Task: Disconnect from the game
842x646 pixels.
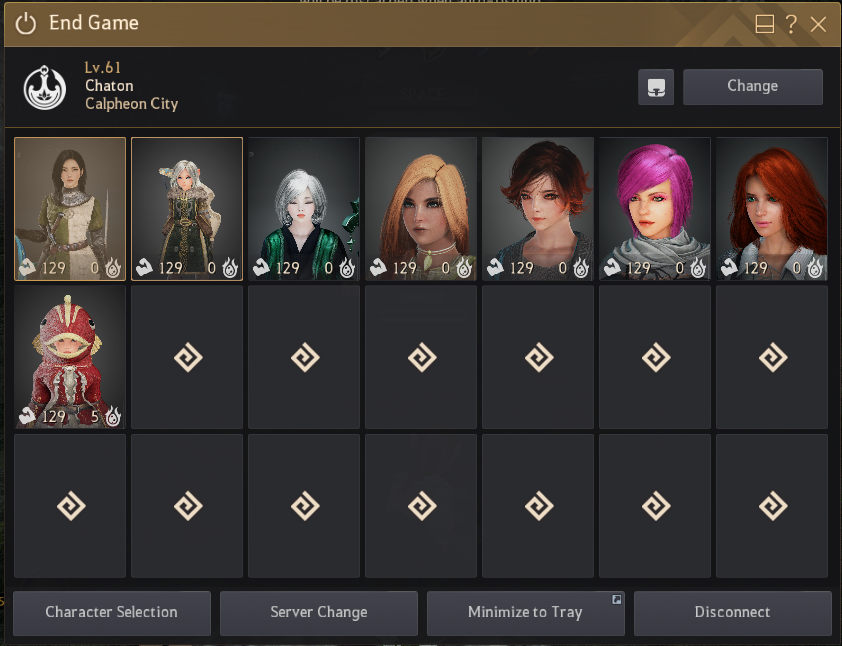Action: tap(732, 612)
